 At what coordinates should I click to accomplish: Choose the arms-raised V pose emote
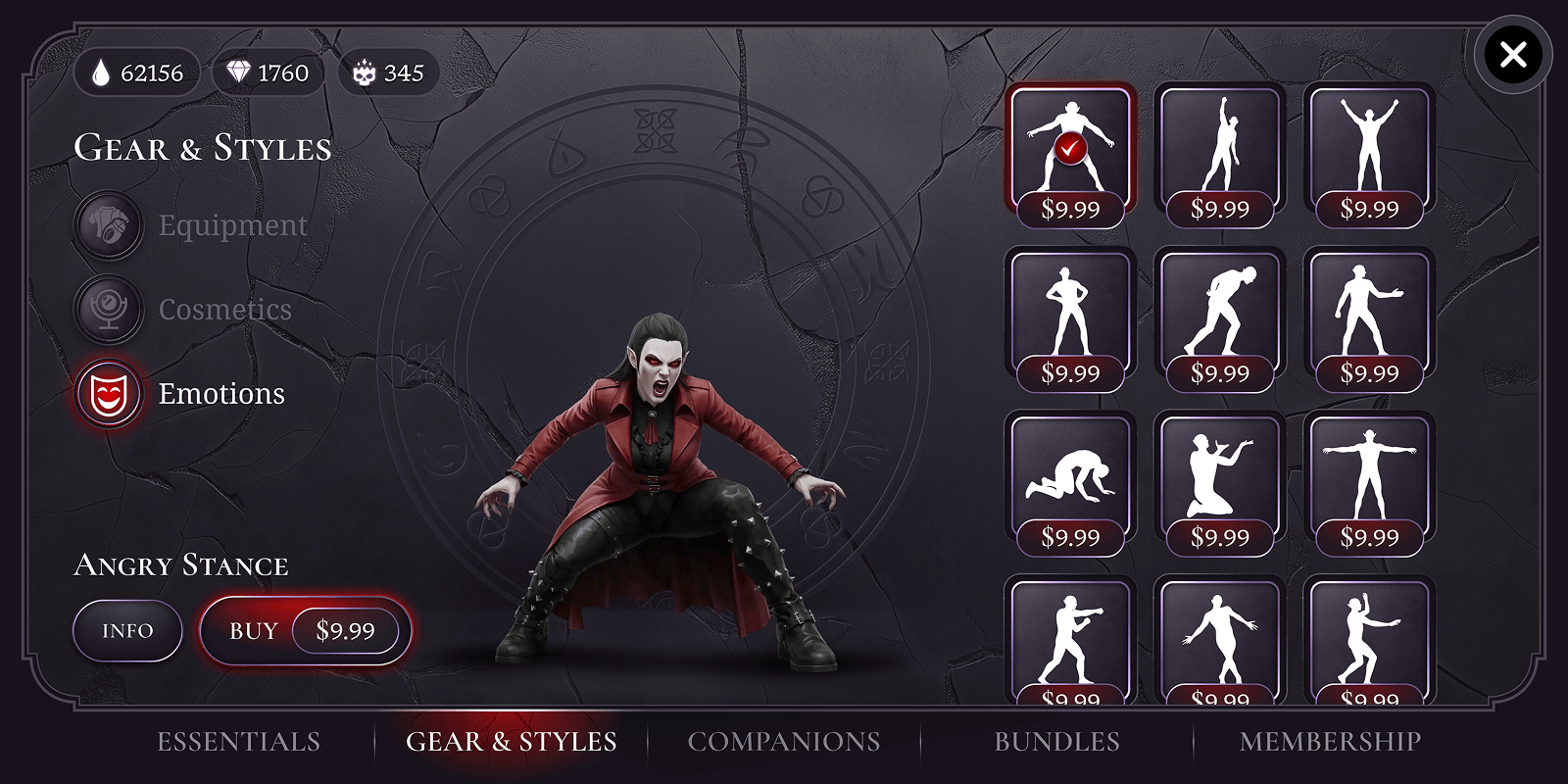pos(1369,147)
